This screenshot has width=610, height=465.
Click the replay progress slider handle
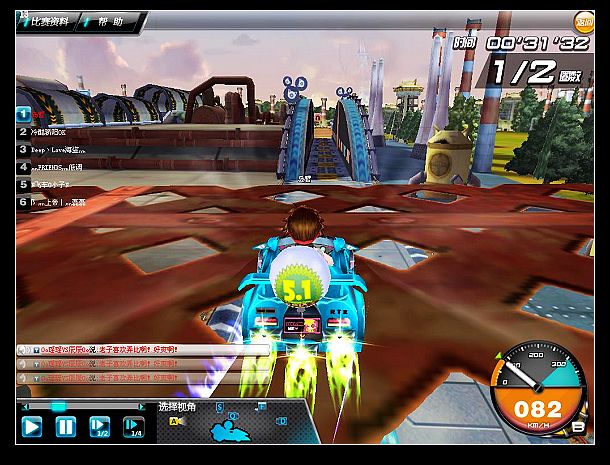(x=58, y=406)
